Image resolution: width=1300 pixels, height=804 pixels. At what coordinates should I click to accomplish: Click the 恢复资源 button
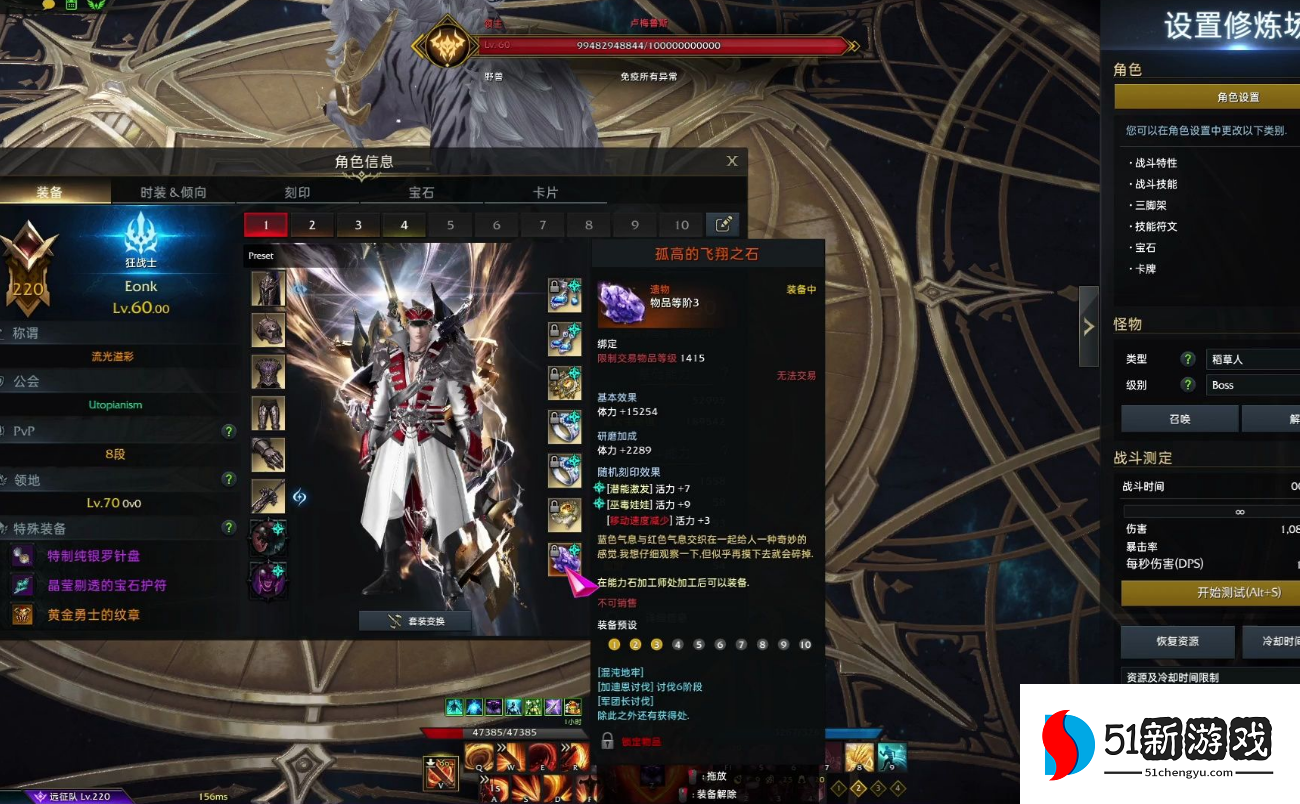coord(1175,641)
